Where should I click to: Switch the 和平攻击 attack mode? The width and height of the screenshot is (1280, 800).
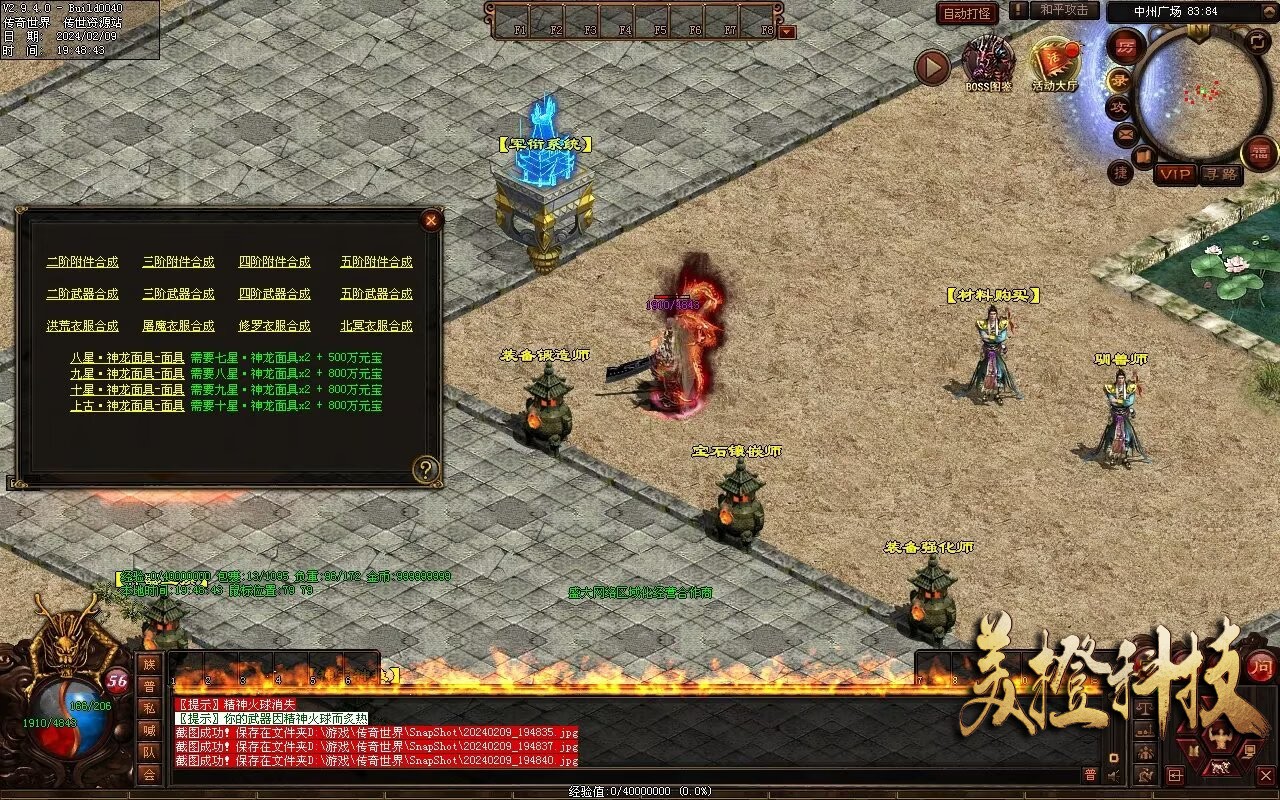click(x=1063, y=10)
